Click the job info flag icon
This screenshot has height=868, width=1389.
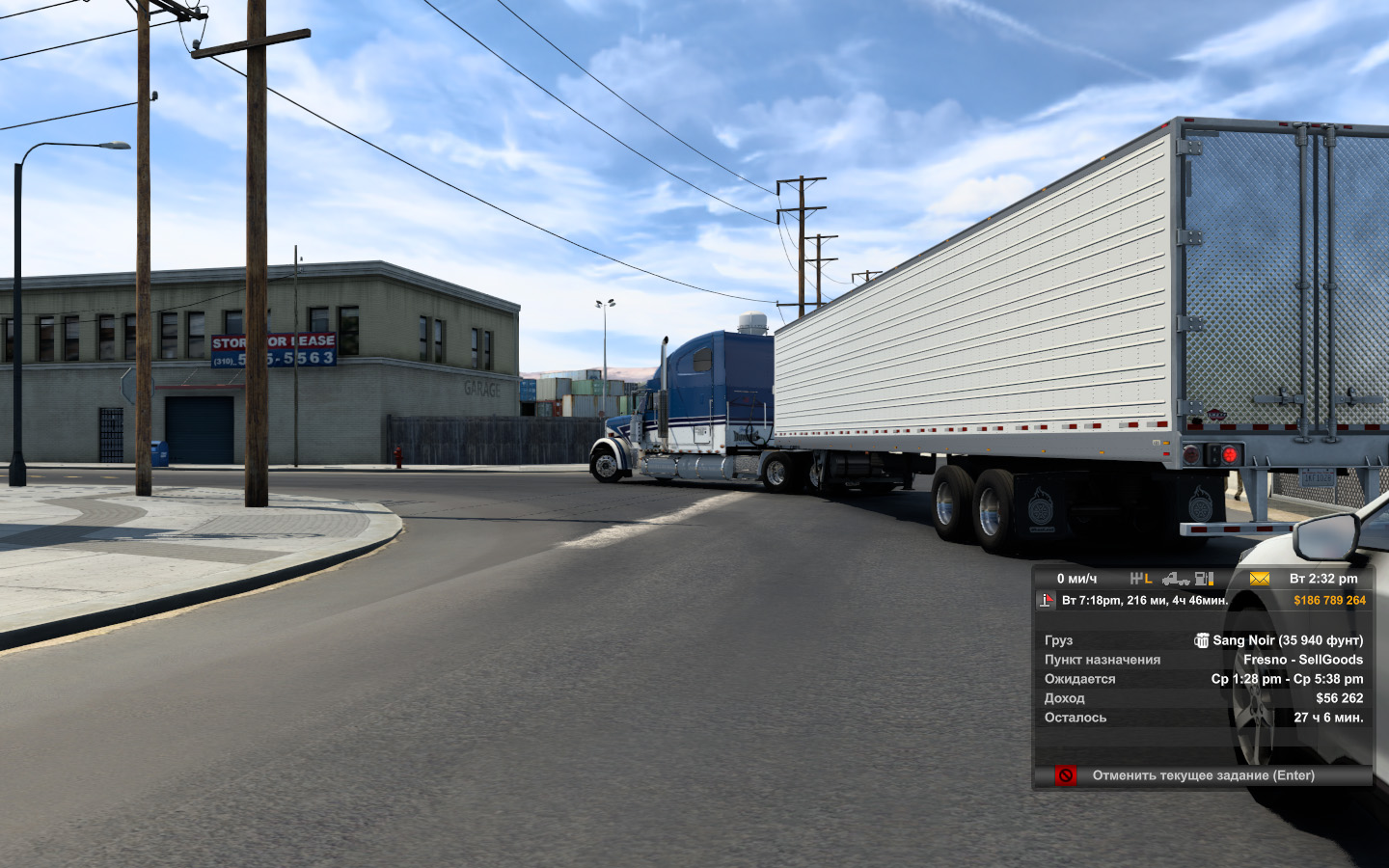click(x=1046, y=601)
